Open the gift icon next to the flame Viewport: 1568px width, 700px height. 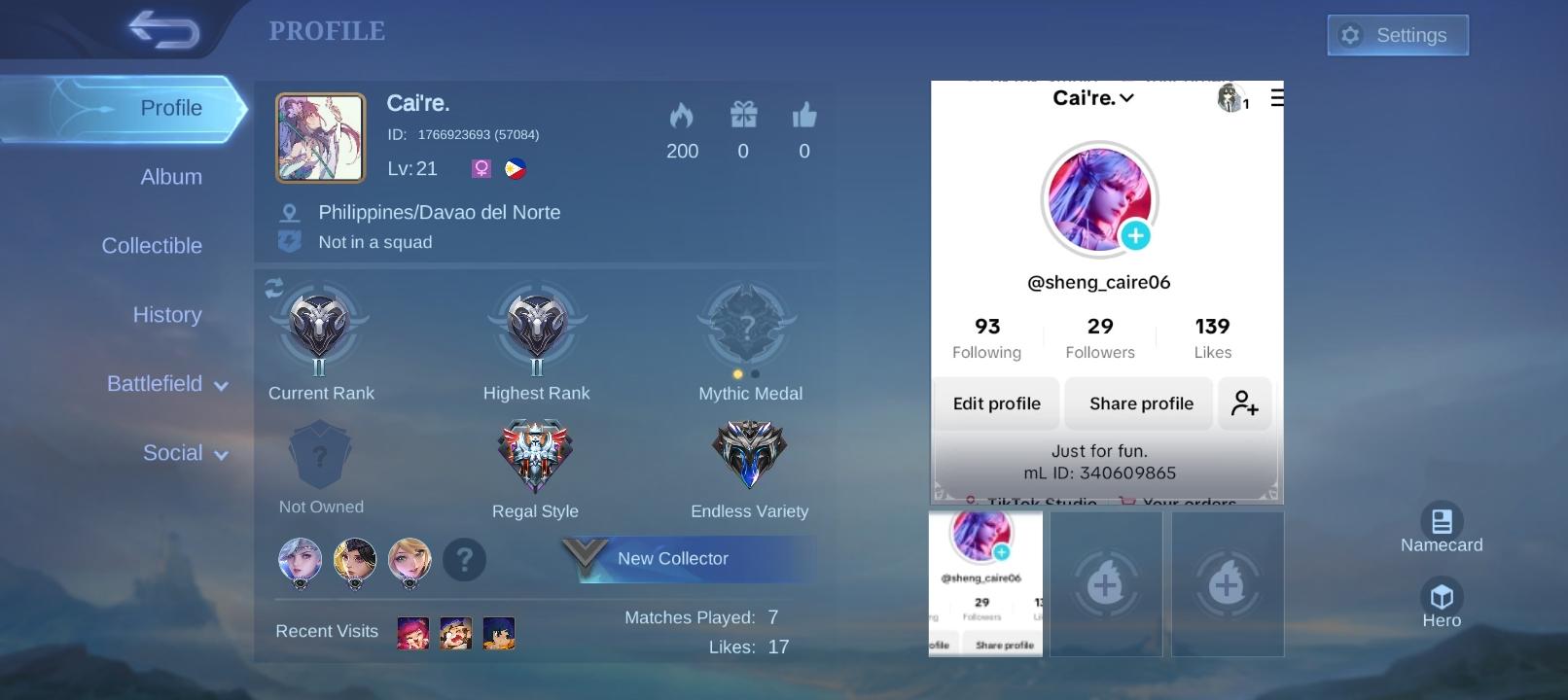coord(743,115)
